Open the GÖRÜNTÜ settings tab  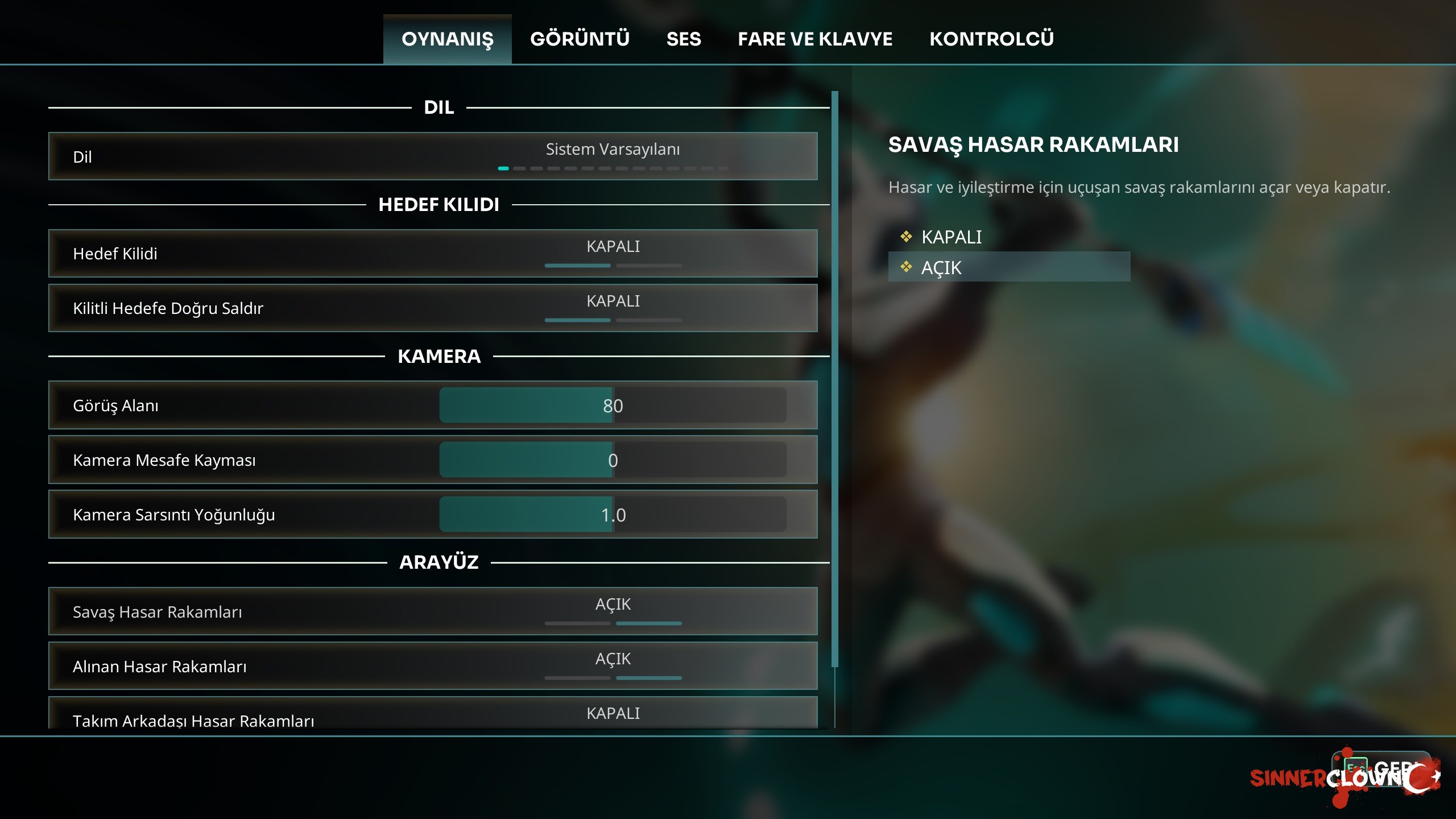[580, 39]
